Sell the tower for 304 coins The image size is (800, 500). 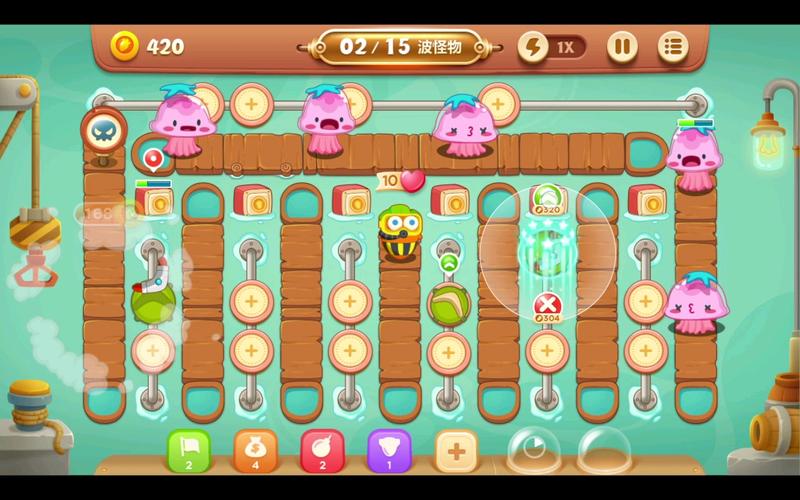[546, 307]
